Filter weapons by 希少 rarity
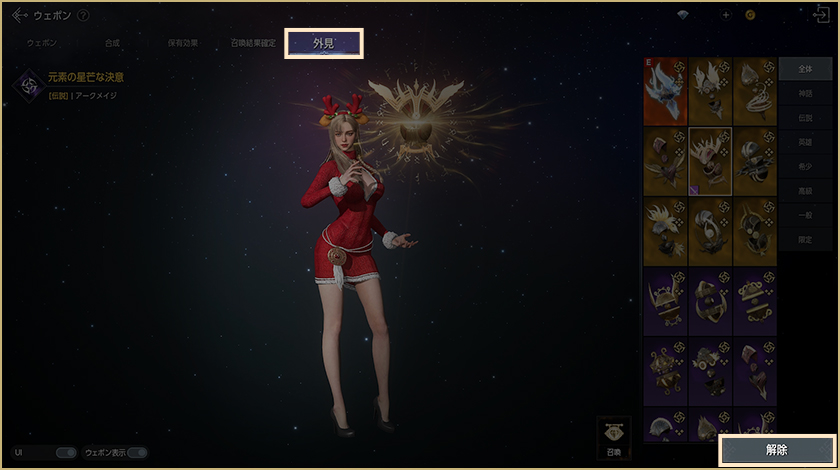 click(x=805, y=167)
